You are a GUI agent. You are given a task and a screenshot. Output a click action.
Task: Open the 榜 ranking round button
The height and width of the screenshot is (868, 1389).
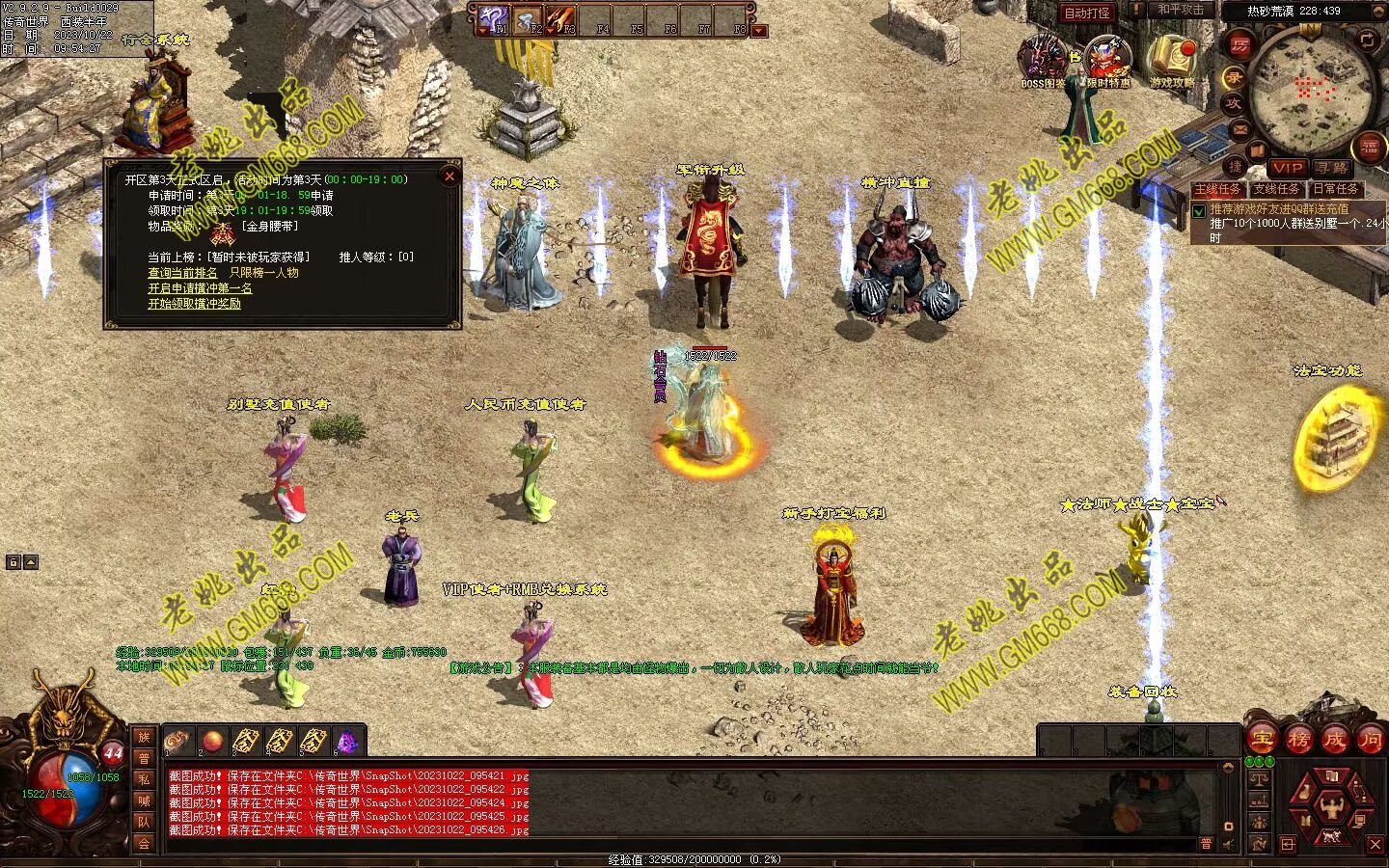1298,740
